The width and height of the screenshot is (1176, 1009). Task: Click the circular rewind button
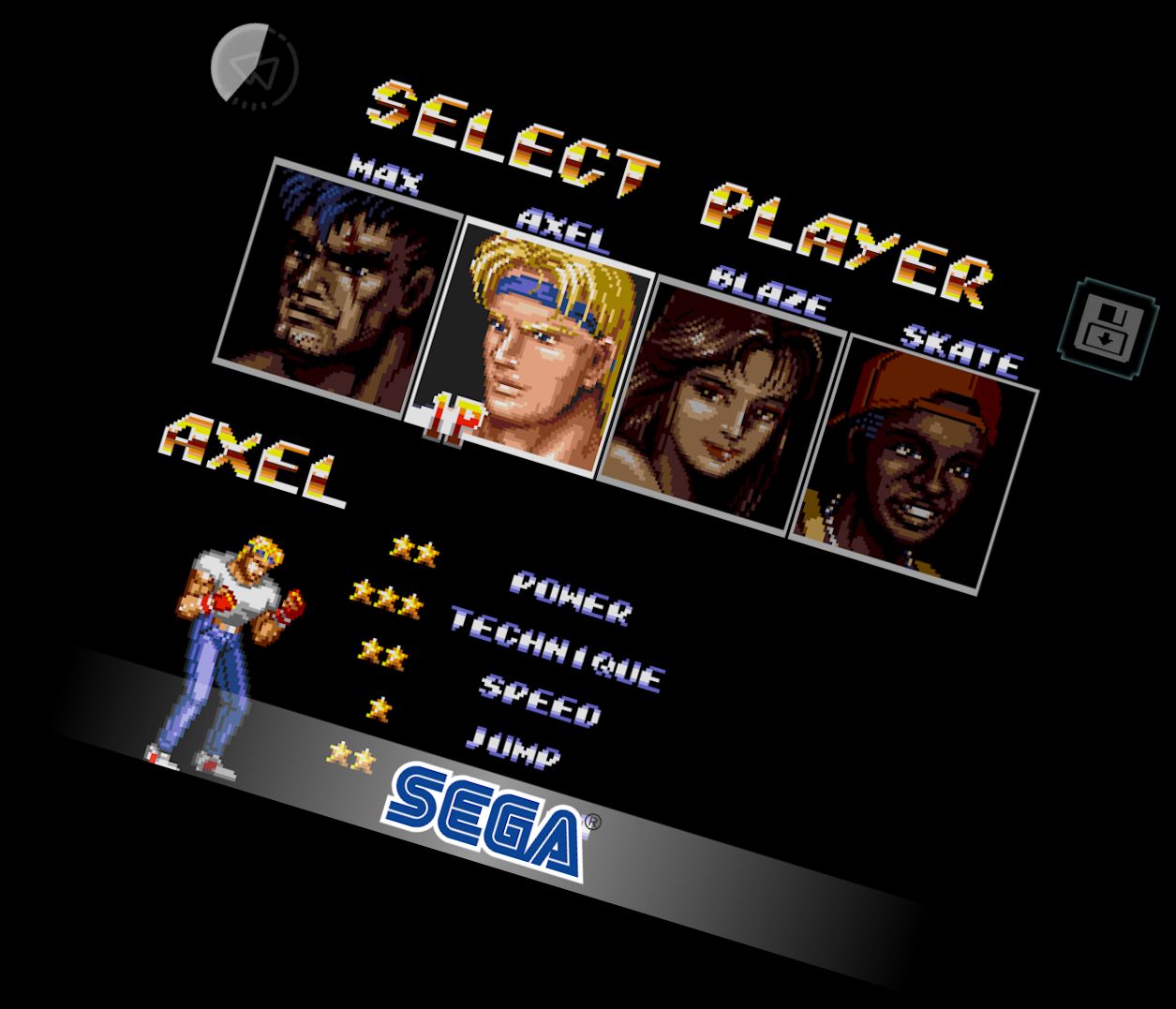click(x=254, y=67)
